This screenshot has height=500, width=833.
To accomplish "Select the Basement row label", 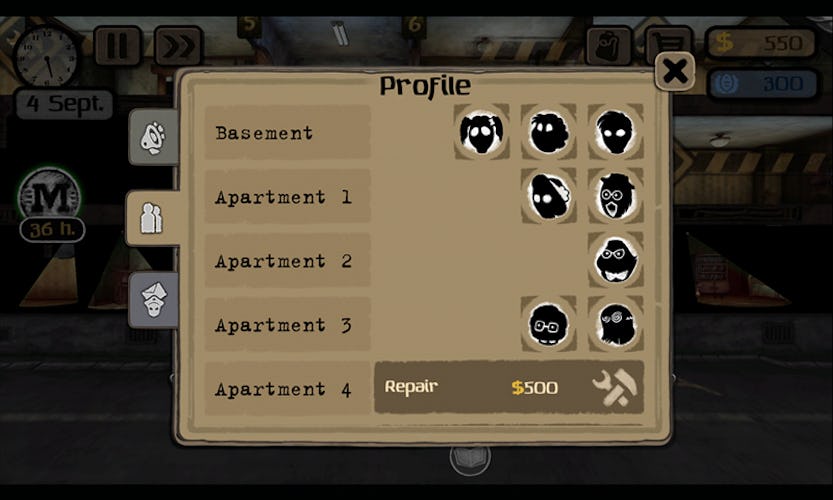I will coord(287,133).
